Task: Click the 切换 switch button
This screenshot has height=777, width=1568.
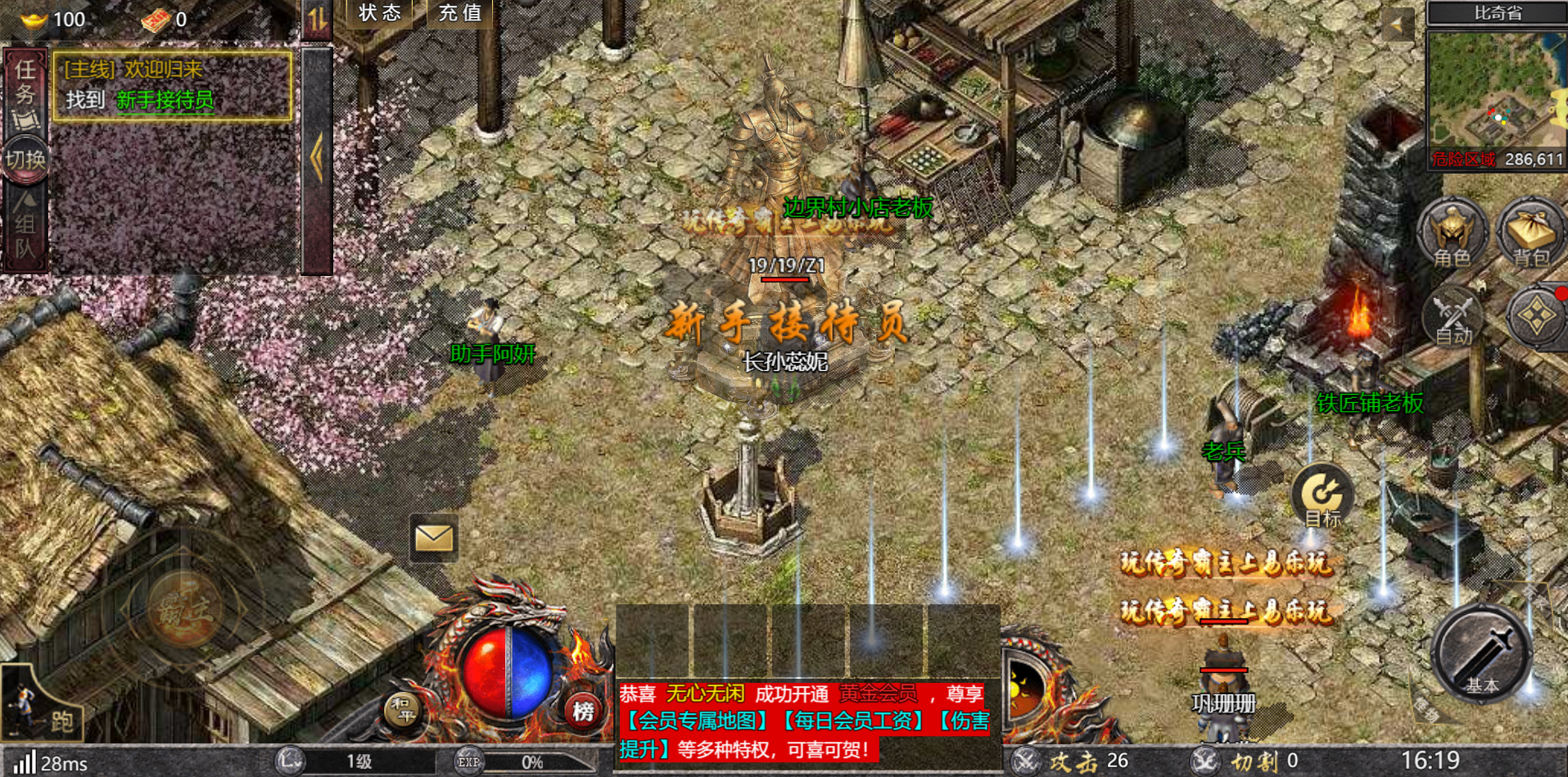Action: tap(25, 160)
